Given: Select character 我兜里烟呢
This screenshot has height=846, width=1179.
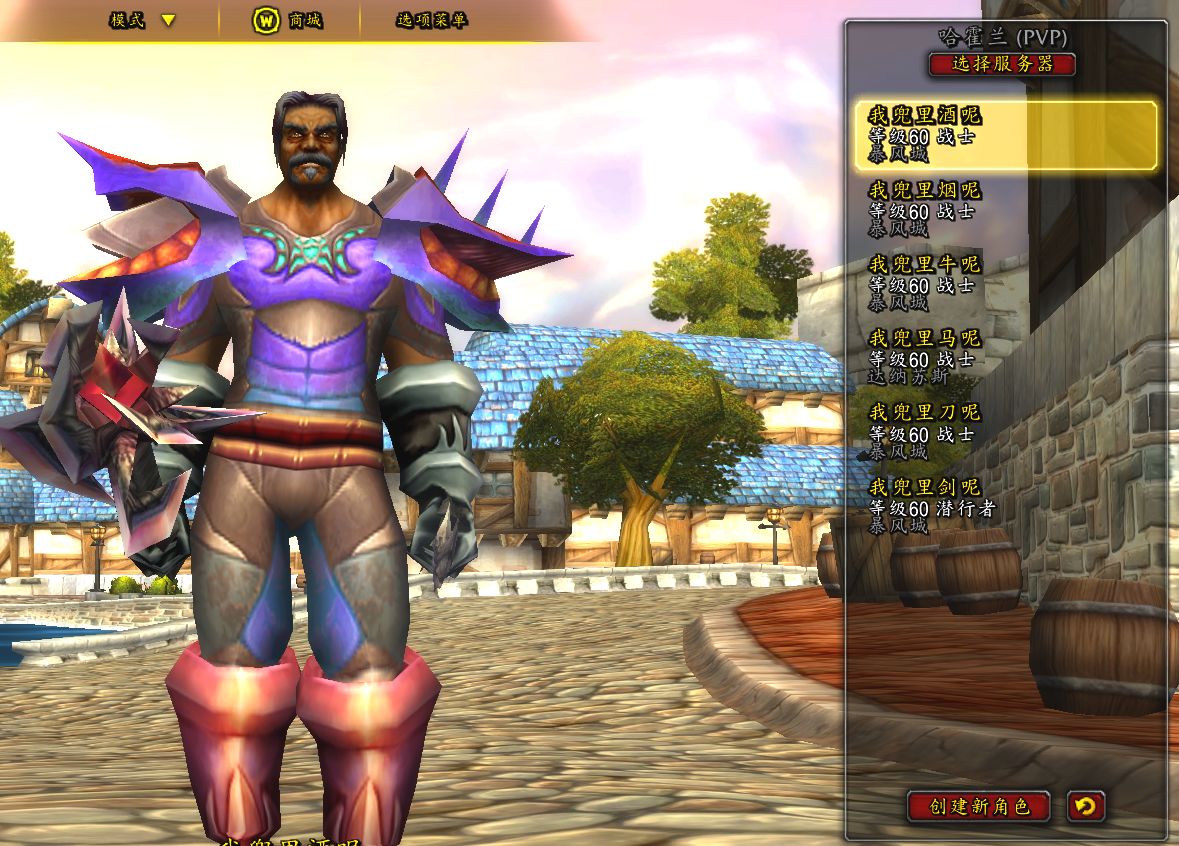Looking at the screenshot, I should 1005,209.
